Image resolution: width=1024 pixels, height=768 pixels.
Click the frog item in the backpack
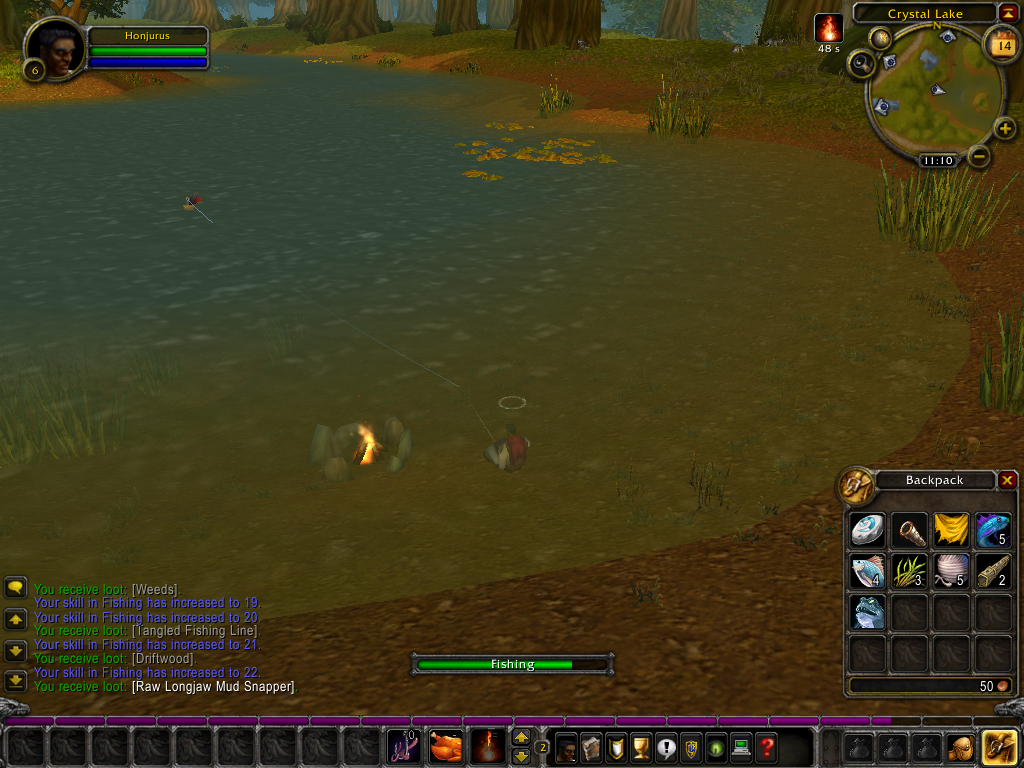[x=867, y=613]
